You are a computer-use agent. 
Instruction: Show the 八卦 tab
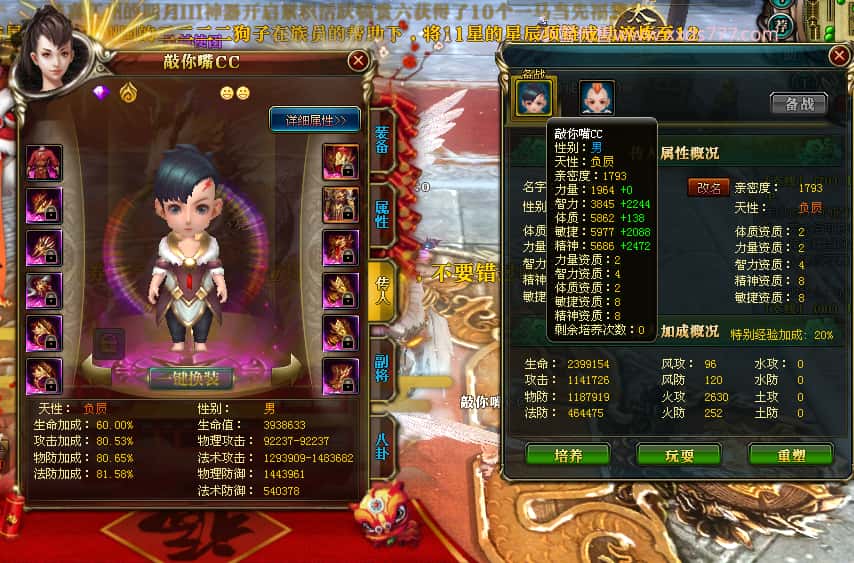tap(382, 444)
